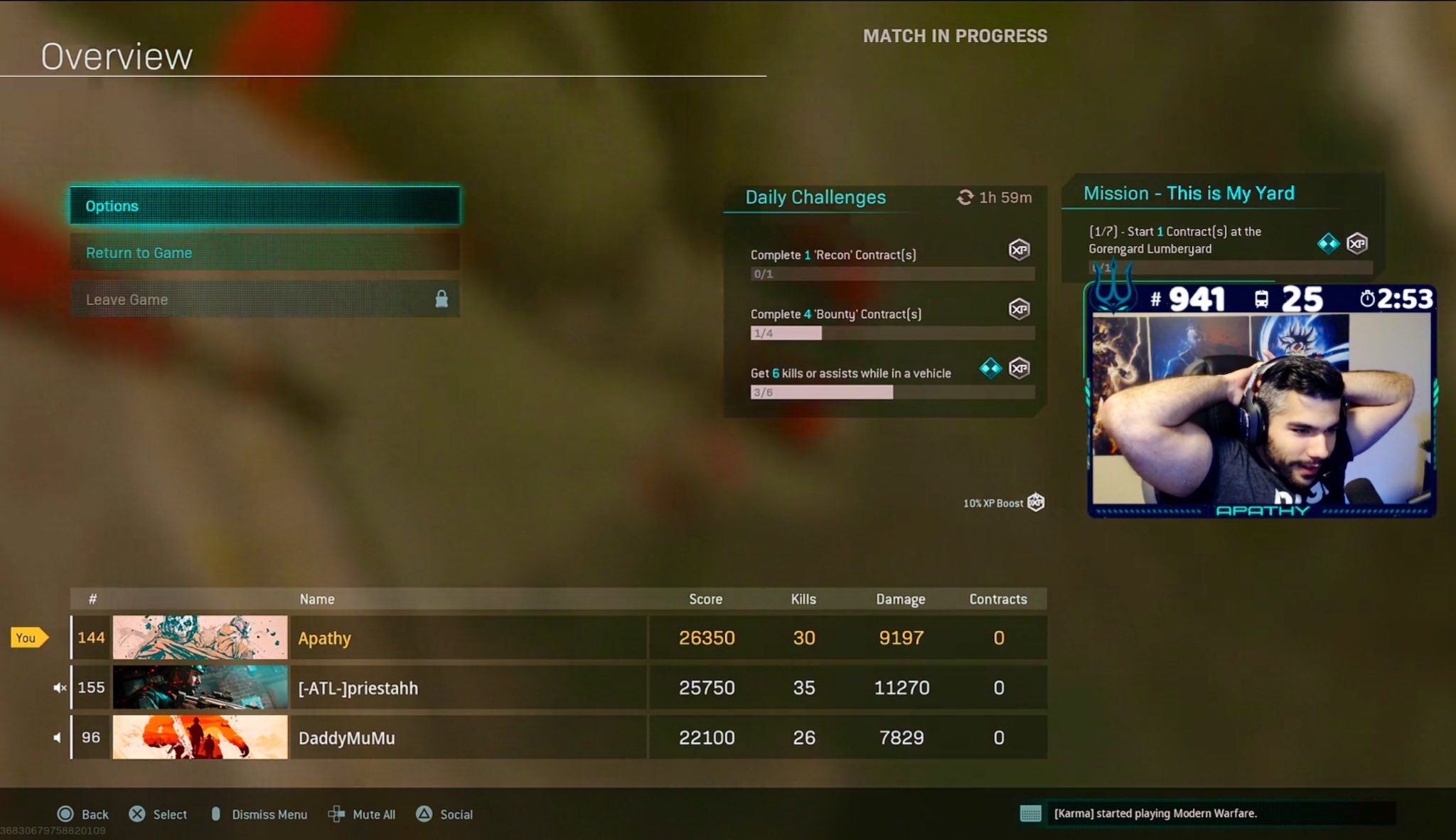Toggle mute icon beside [-ATL-]priestahh
This screenshot has height=840, width=1456.
pyautogui.click(x=60, y=688)
